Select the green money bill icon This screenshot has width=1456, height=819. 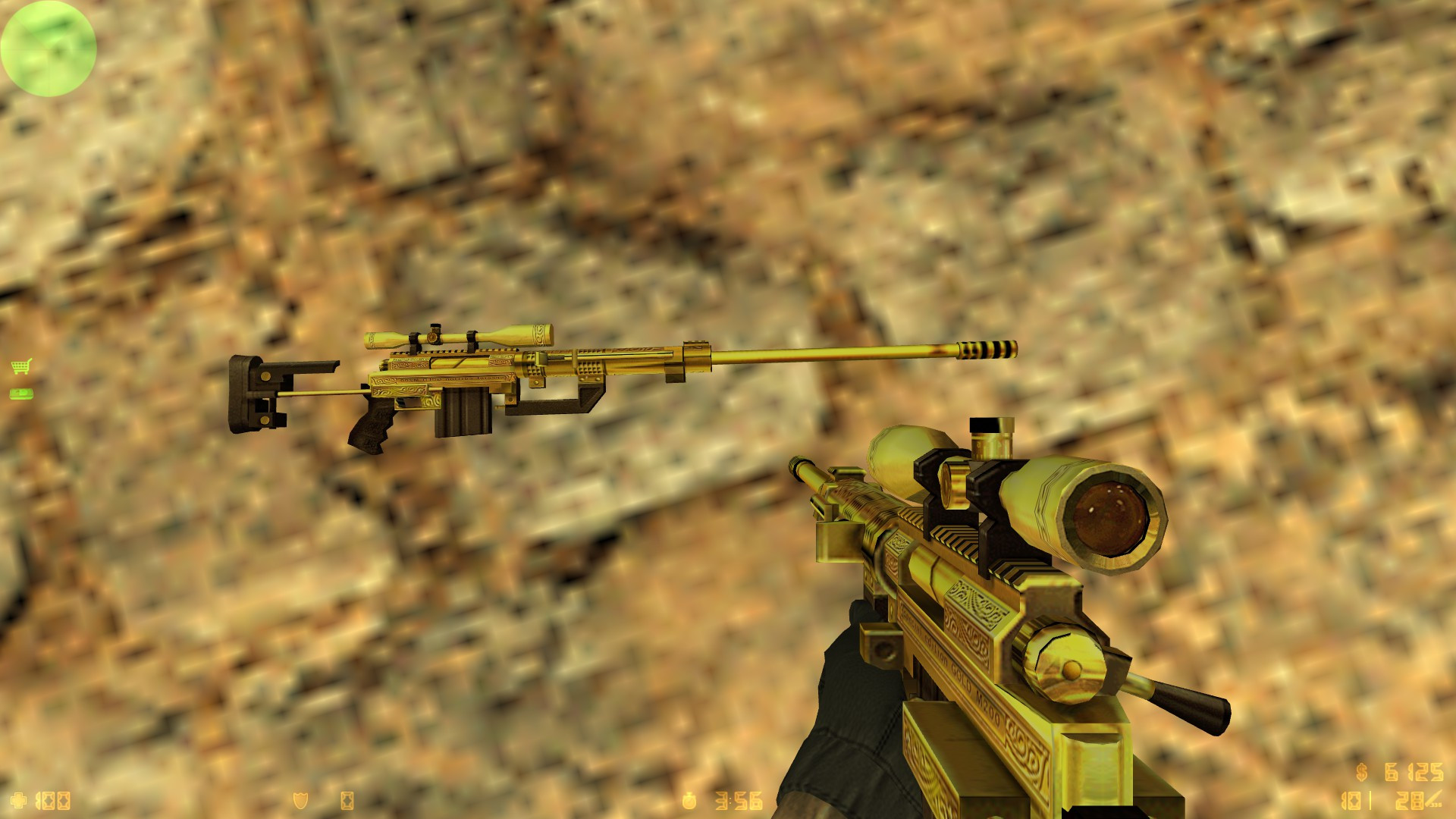[x=23, y=394]
